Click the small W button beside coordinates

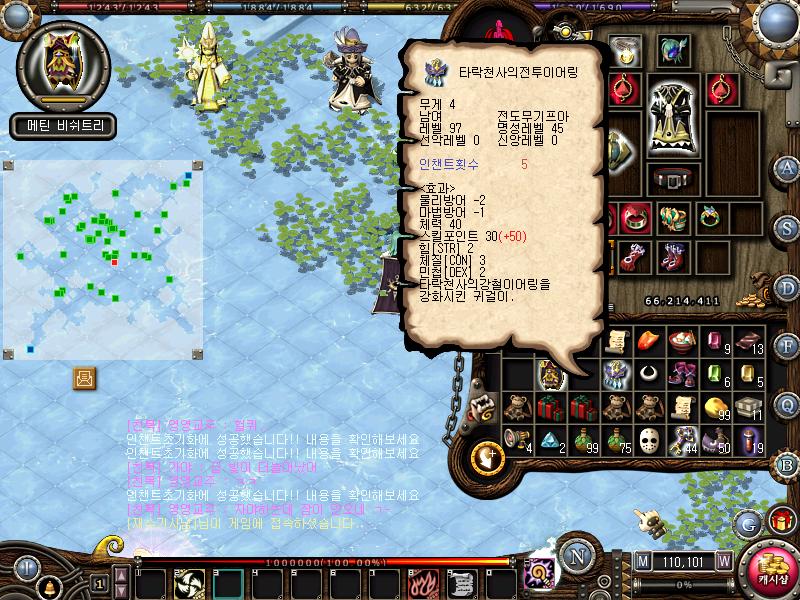(x=723, y=560)
